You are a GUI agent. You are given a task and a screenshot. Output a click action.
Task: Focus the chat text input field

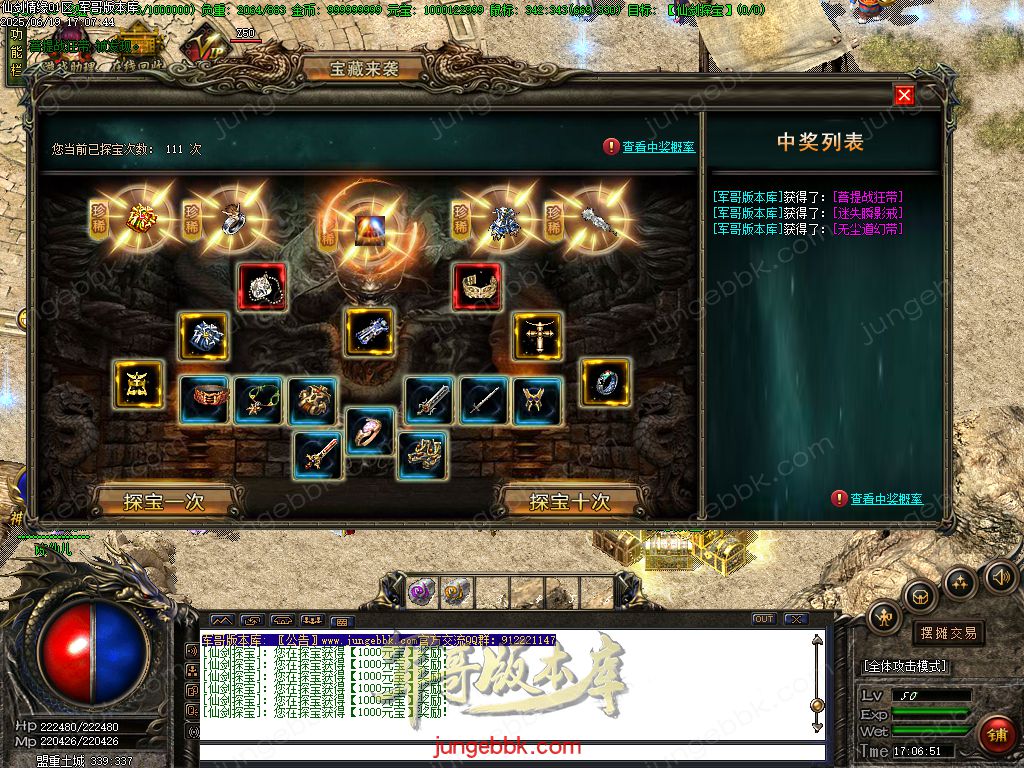pos(512,751)
